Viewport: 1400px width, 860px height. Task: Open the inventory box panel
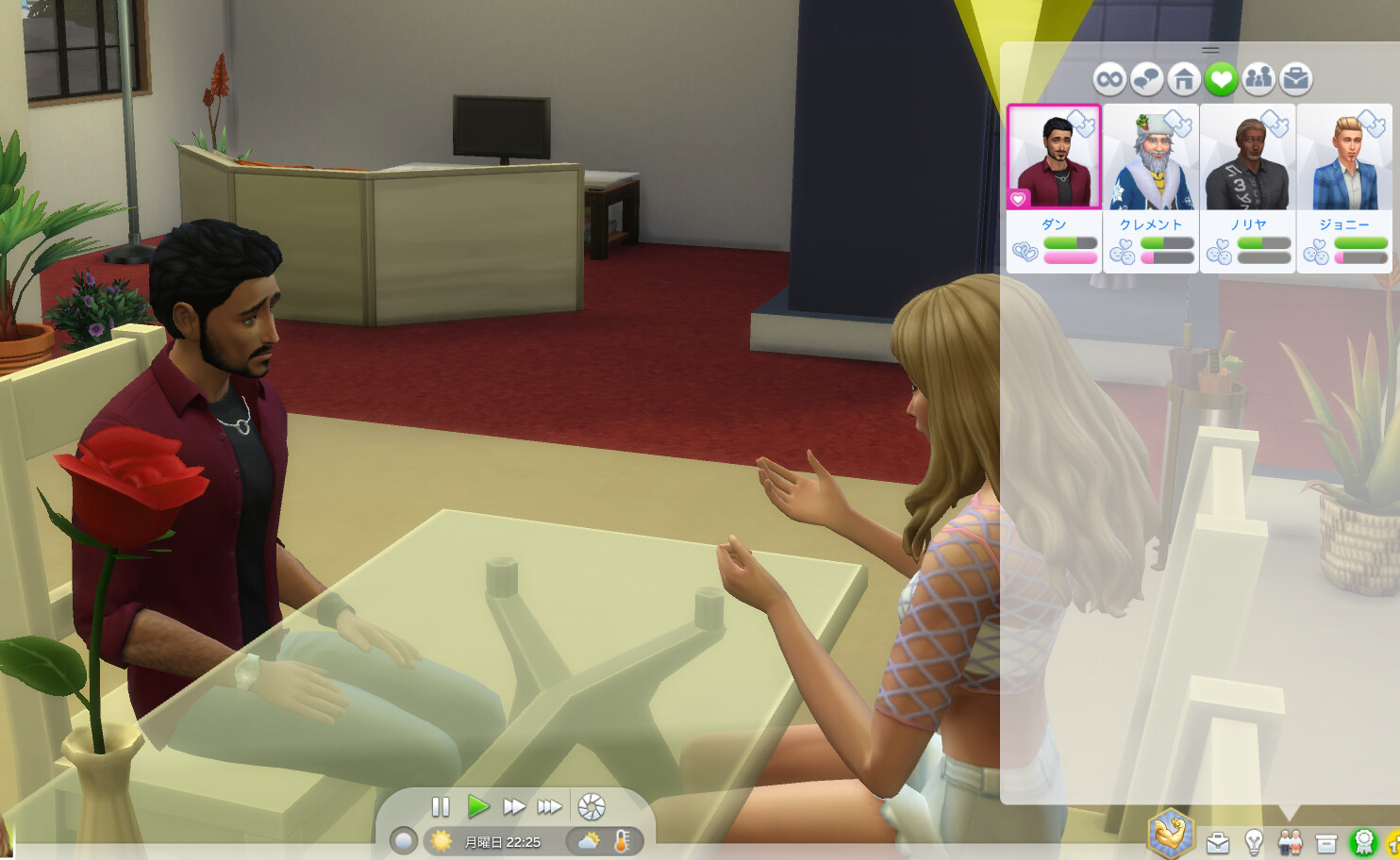(x=1326, y=841)
